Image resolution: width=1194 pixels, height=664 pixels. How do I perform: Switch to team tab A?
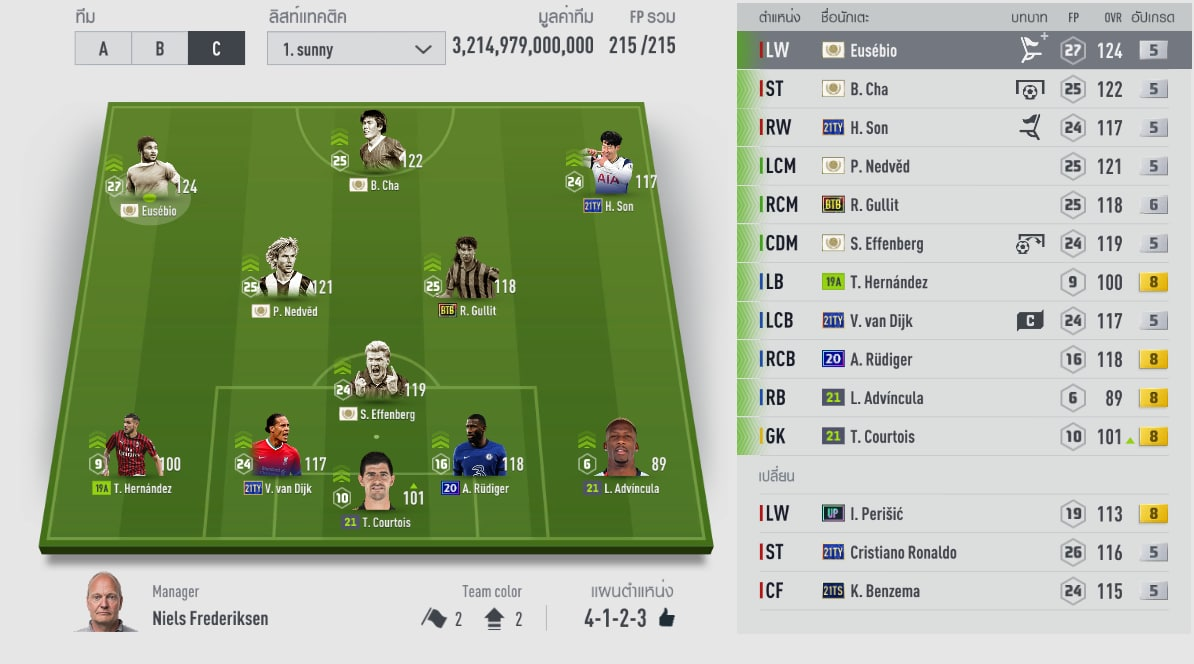point(103,48)
